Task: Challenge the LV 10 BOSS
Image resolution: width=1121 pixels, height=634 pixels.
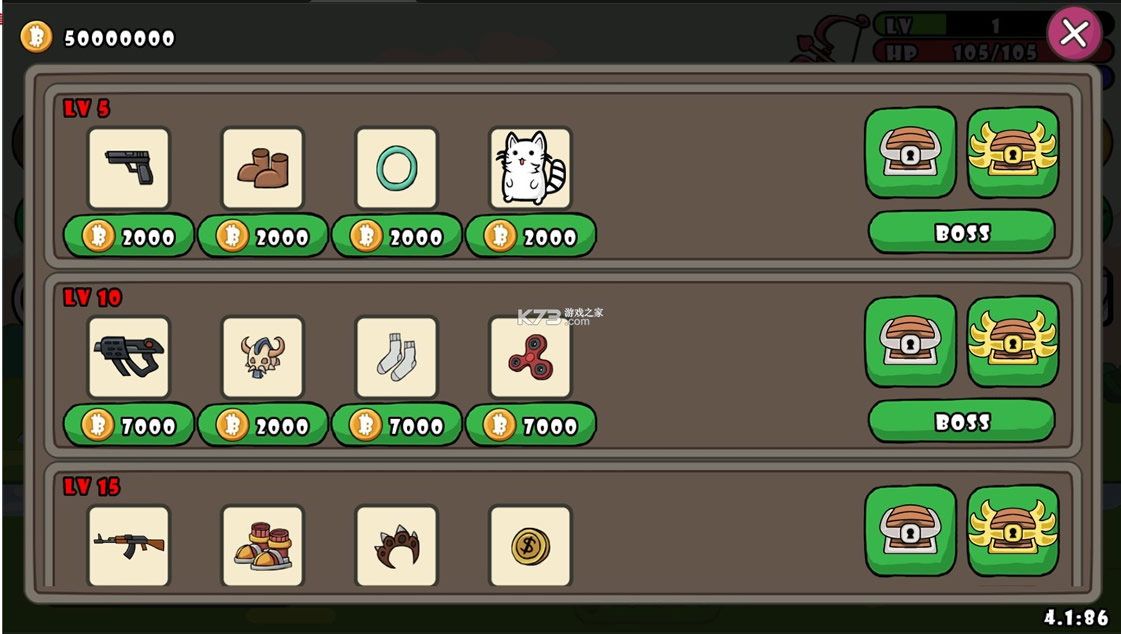Action: [x=961, y=422]
